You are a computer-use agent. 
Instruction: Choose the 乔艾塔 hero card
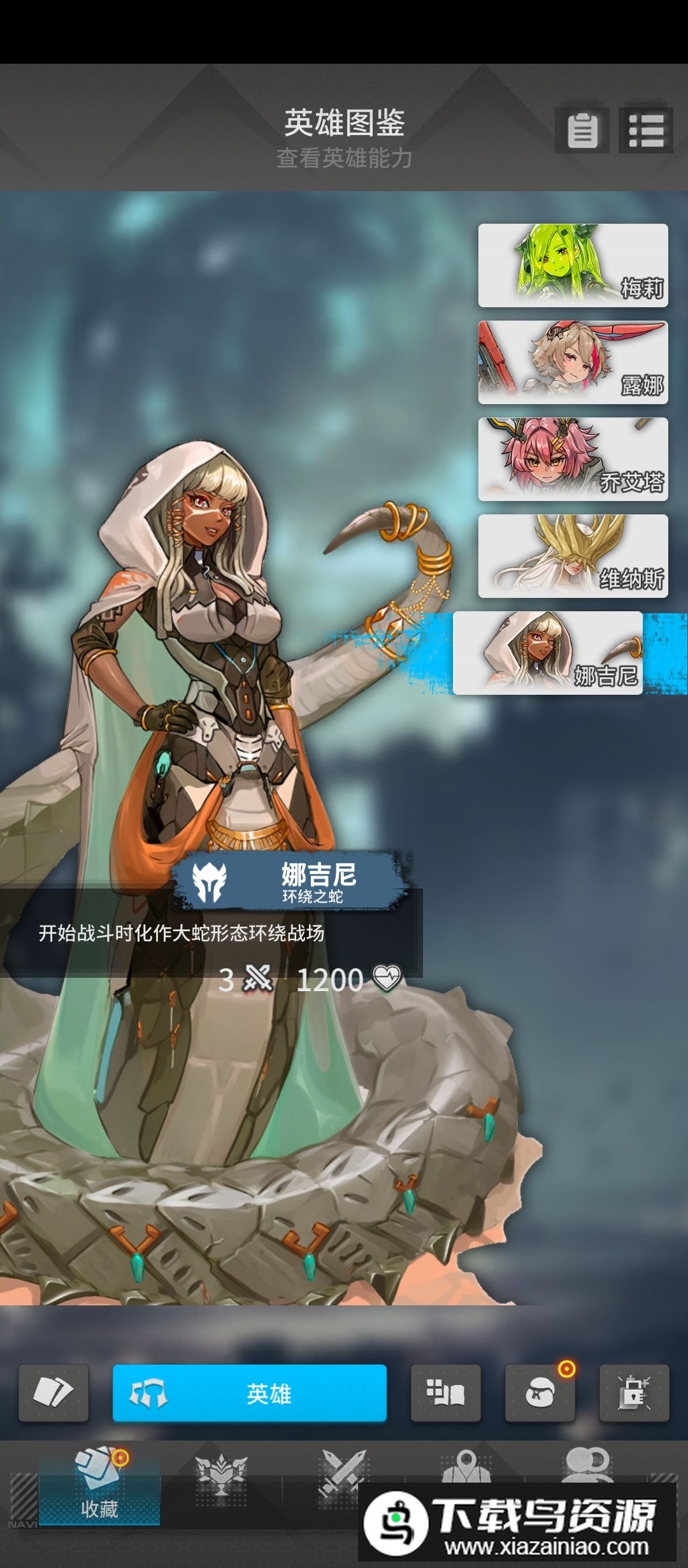pyautogui.click(x=573, y=459)
